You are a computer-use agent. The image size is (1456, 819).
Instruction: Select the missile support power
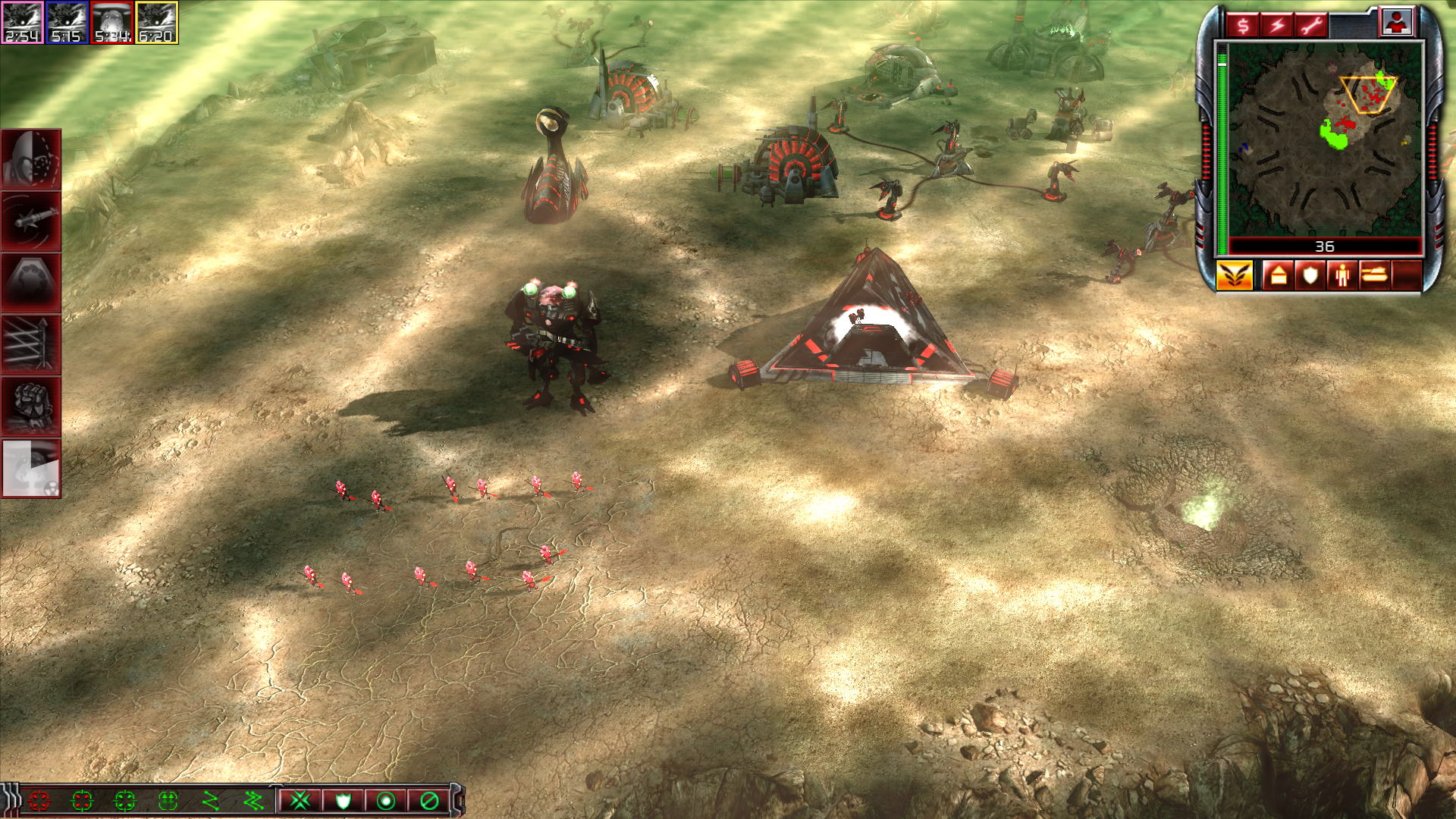(x=31, y=221)
